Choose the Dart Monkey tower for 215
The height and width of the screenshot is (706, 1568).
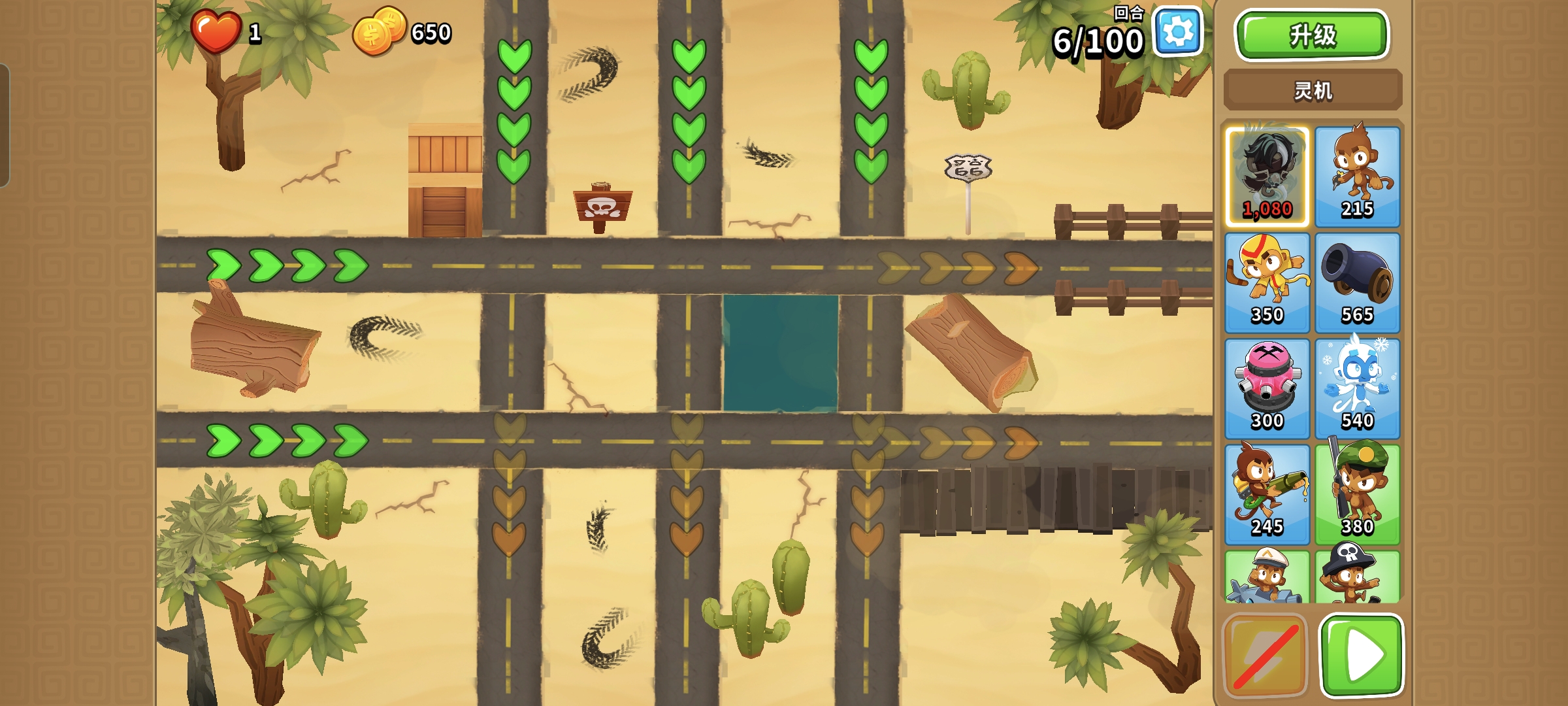(x=1357, y=176)
